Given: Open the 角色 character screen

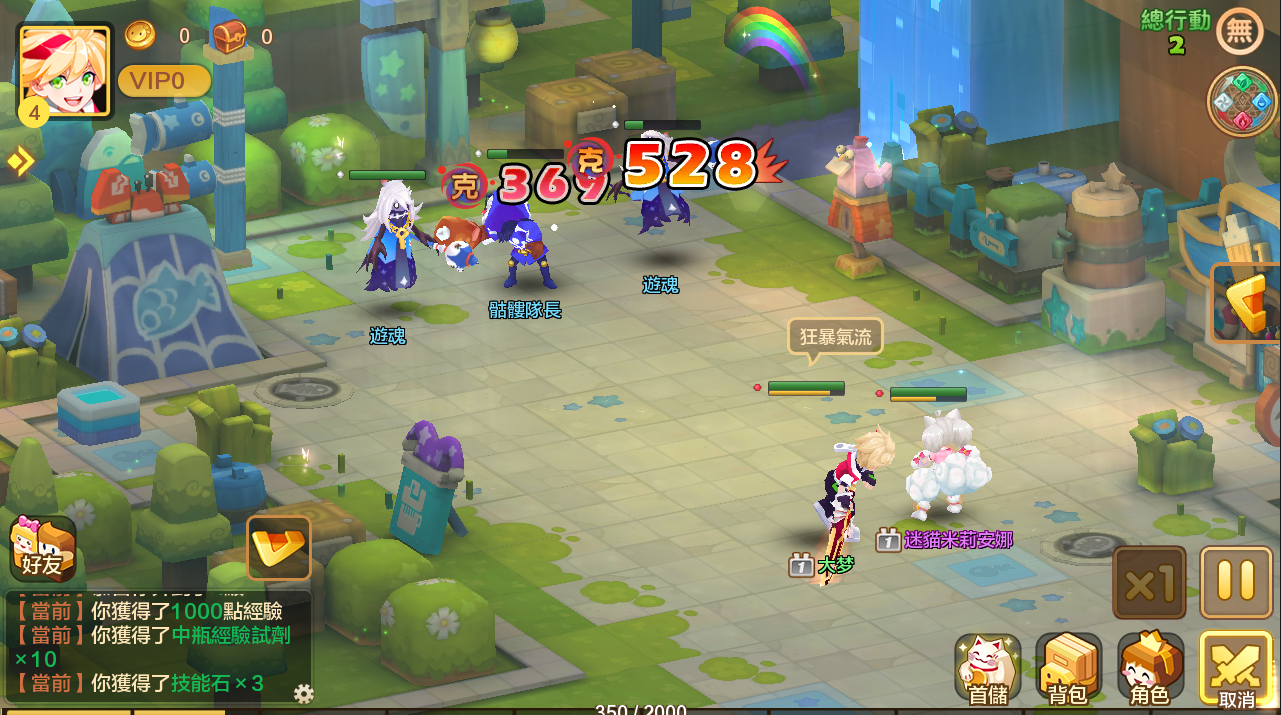Looking at the screenshot, I should click(1150, 668).
